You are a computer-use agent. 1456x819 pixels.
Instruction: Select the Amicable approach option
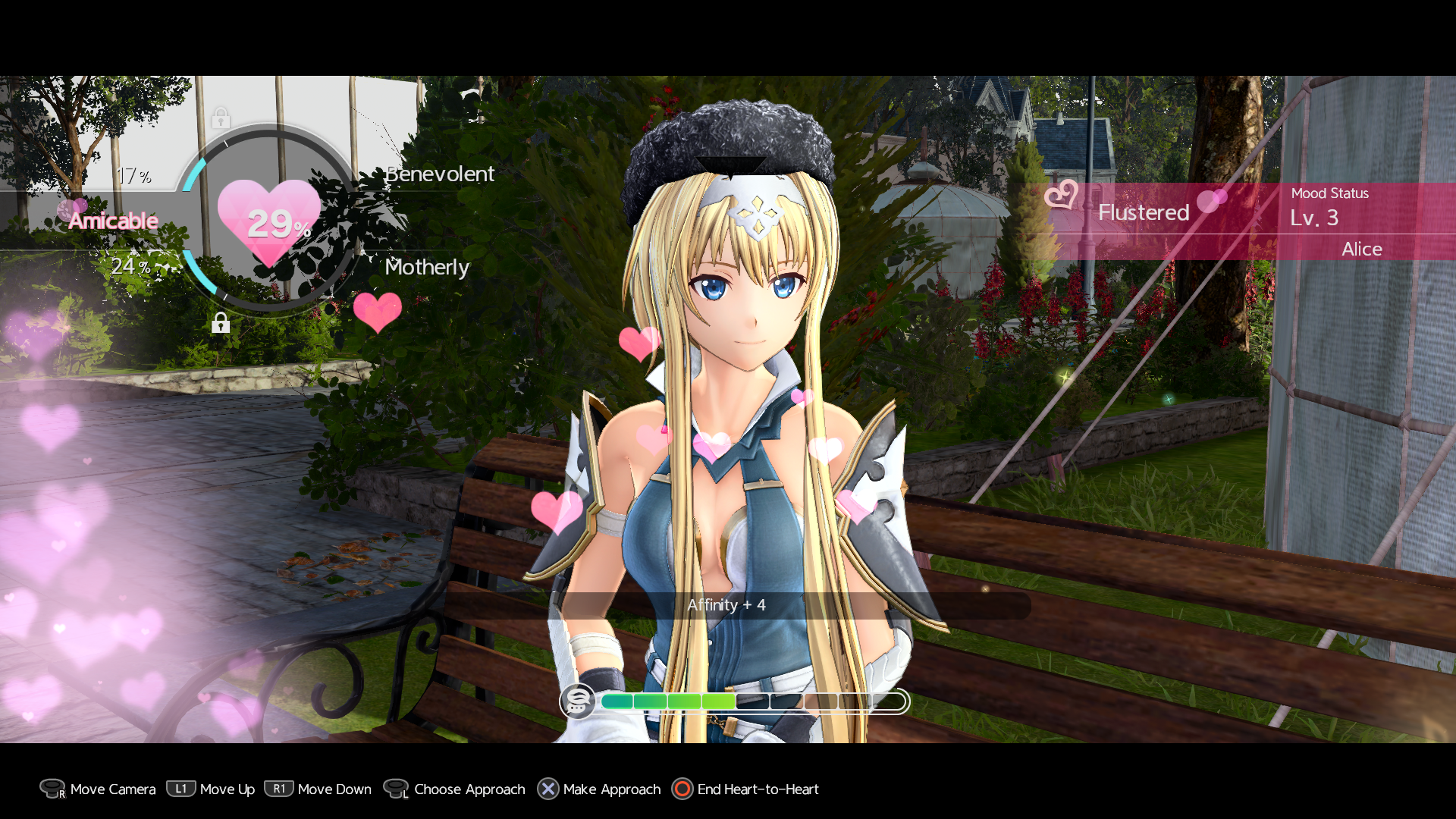coord(114,221)
